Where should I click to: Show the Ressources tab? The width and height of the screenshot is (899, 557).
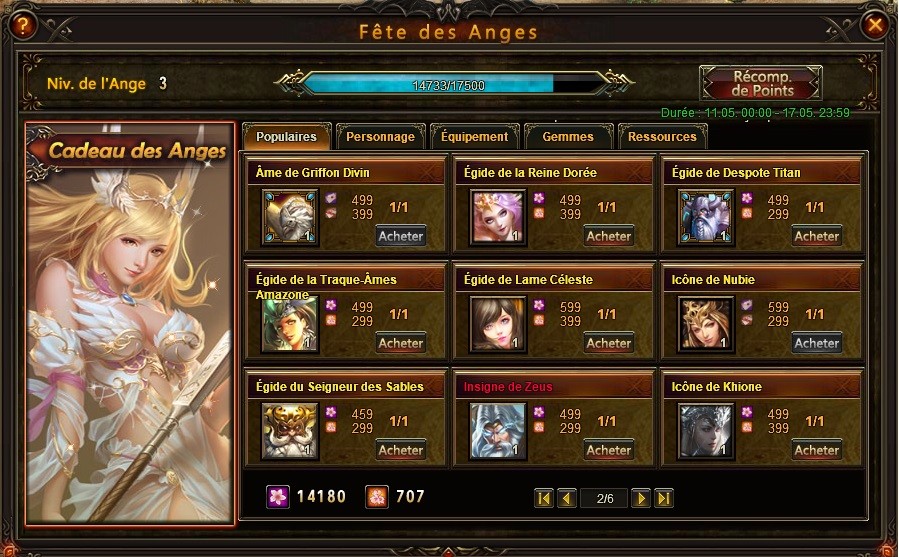coord(662,137)
